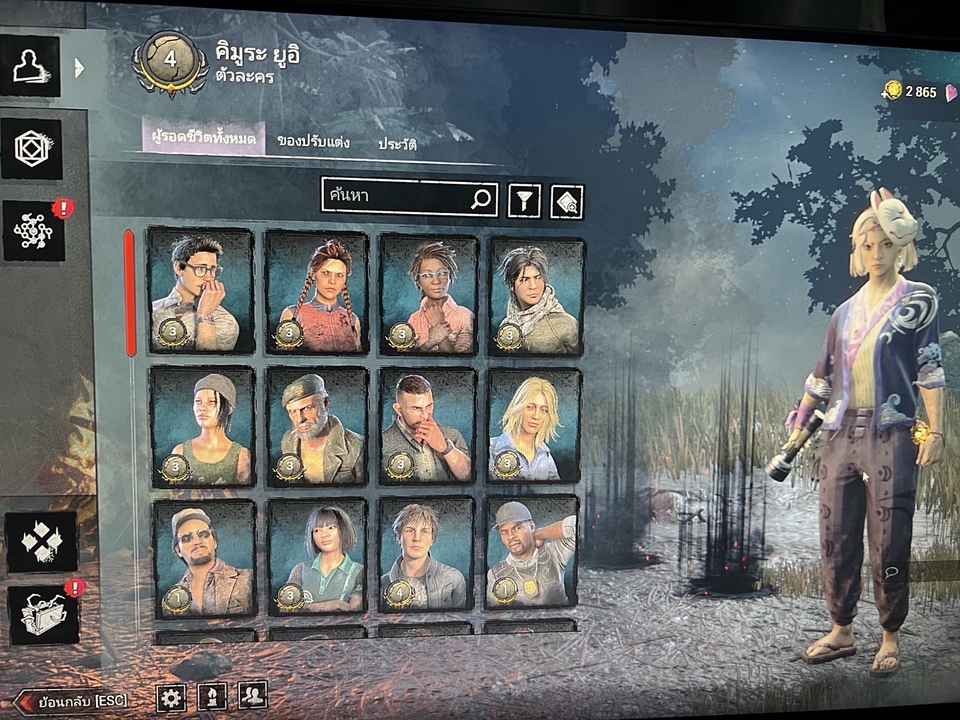Screen dimensions: 960x720
Task: Open the funnel filter button
Action: pos(524,201)
